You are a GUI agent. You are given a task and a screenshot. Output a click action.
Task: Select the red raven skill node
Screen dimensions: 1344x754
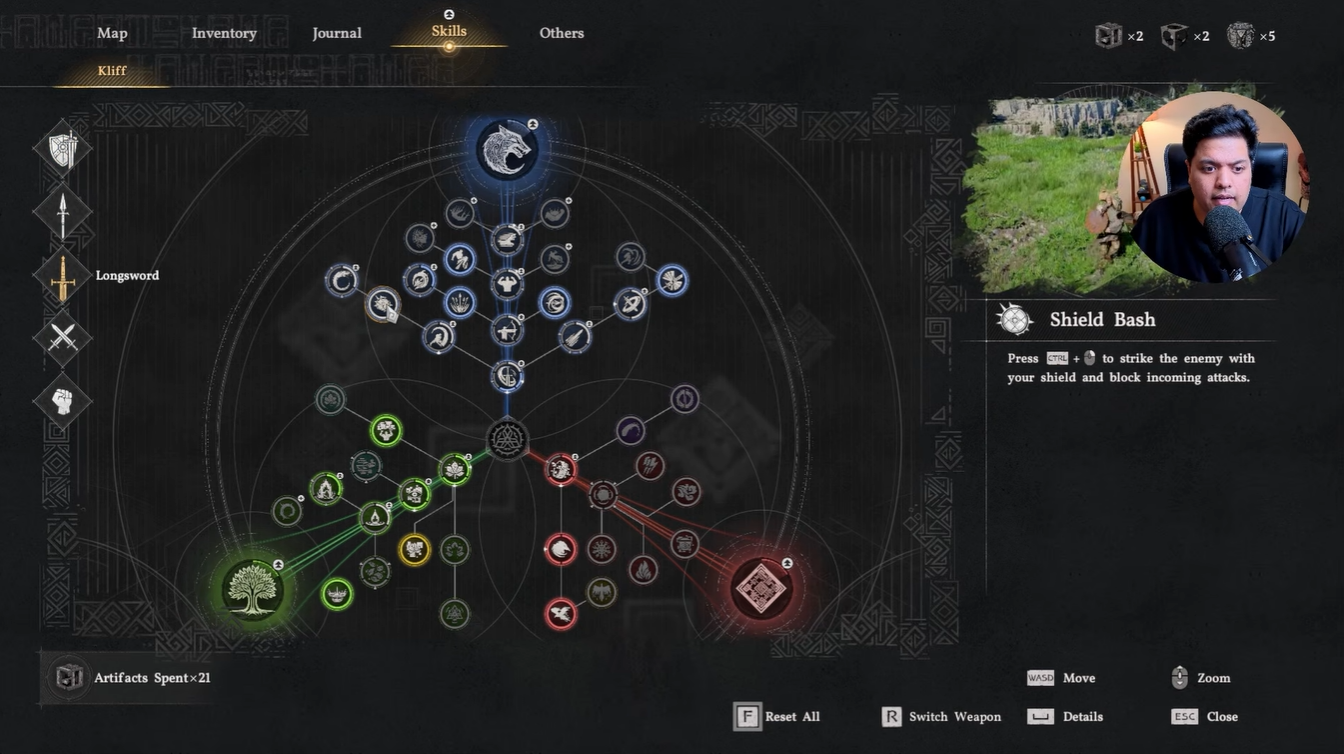[x=559, y=613]
